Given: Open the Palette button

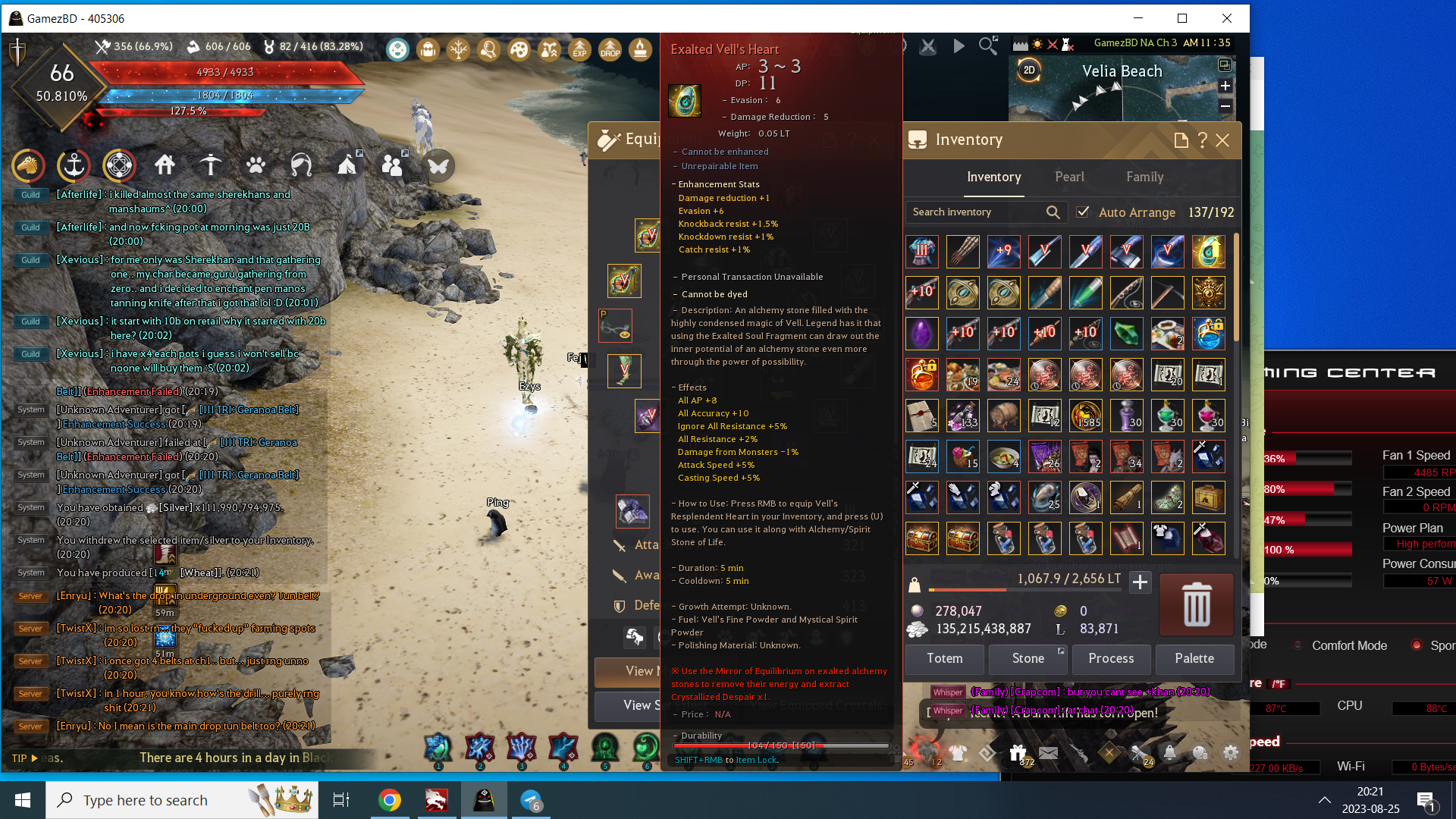Looking at the screenshot, I should (1194, 658).
